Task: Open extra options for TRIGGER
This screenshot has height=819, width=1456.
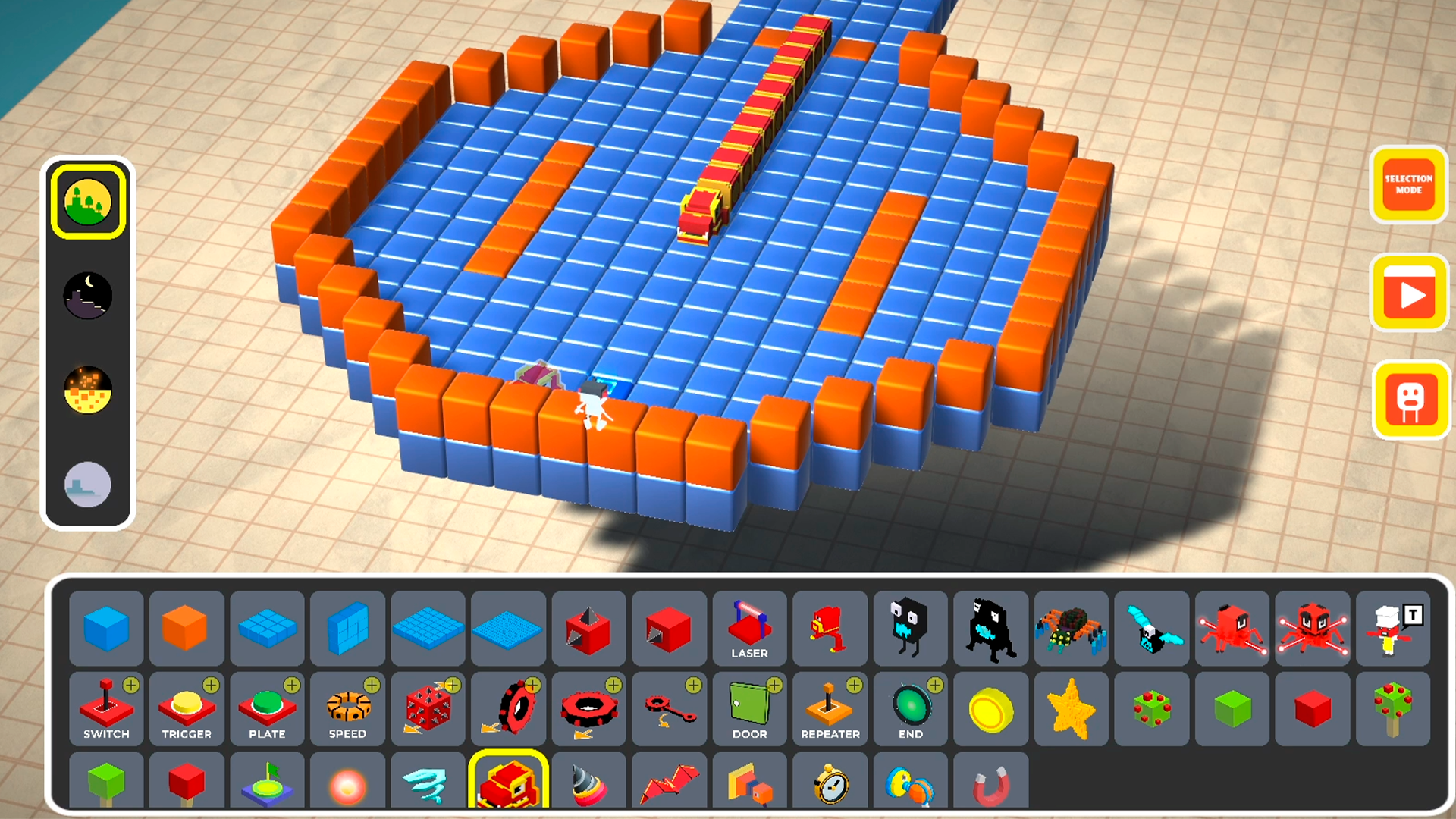Action: click(211, 686)
